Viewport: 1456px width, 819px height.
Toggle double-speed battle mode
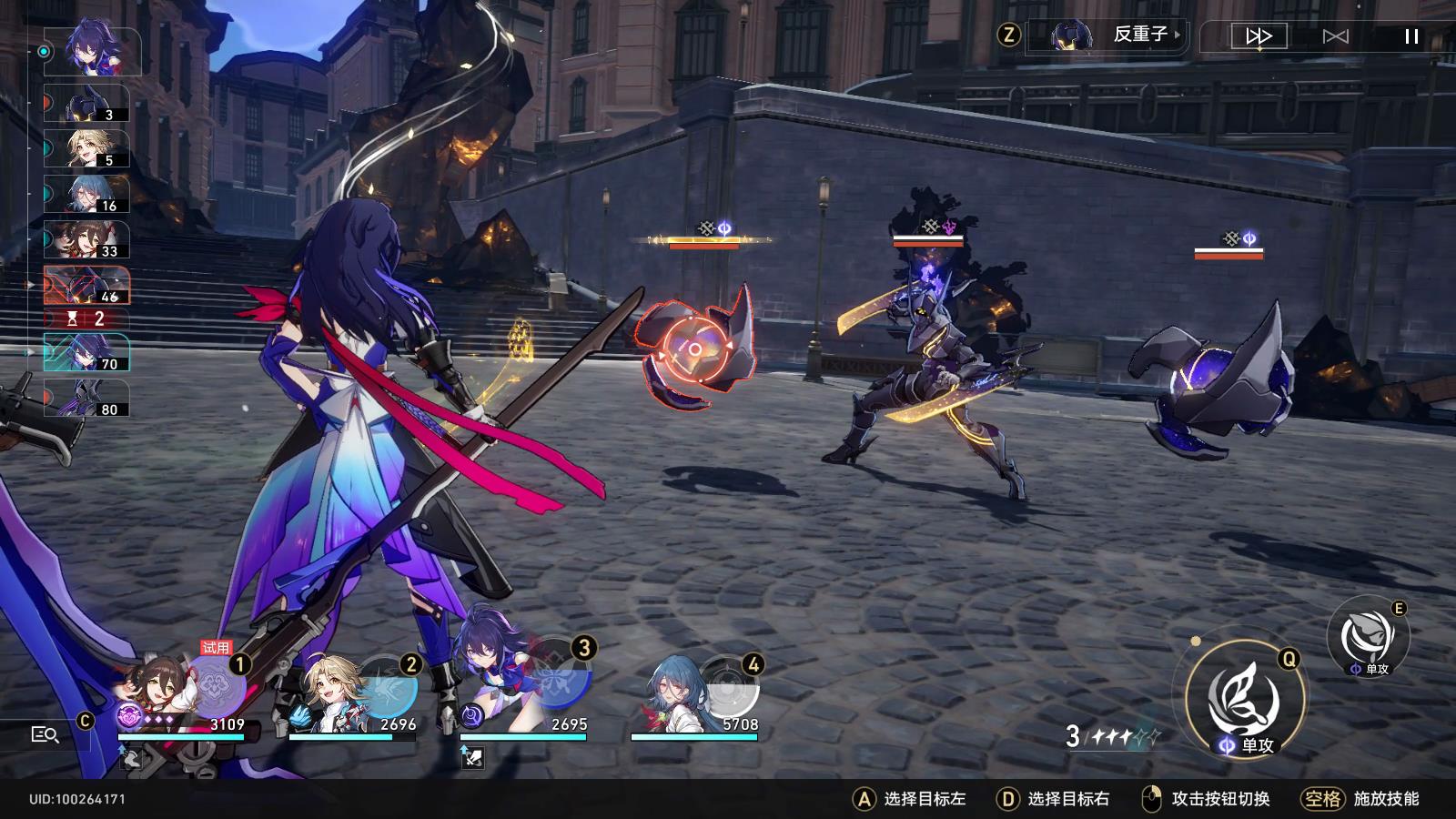(1259, 36)
